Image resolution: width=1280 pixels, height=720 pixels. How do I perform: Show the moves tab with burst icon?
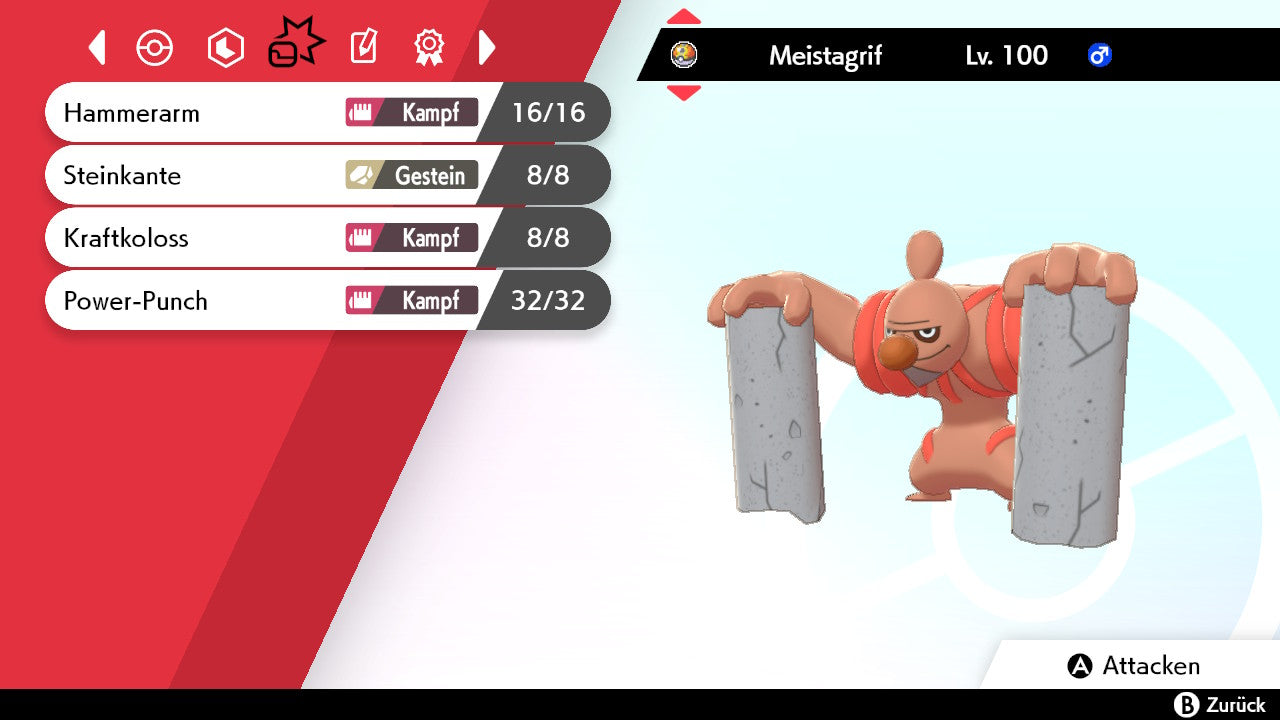(295, 45)
